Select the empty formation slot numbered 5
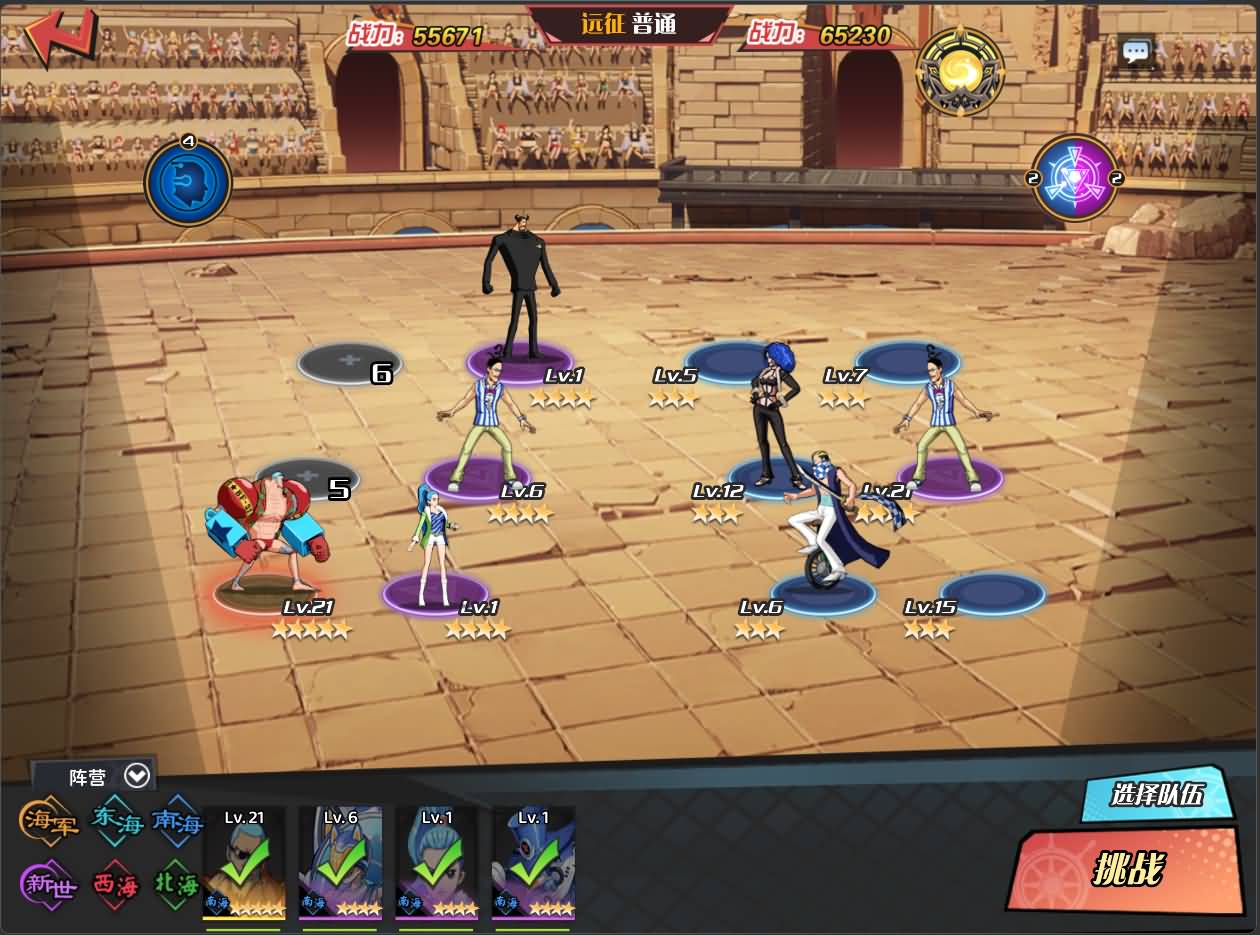1260x935 pixels. tap(307, 478)
